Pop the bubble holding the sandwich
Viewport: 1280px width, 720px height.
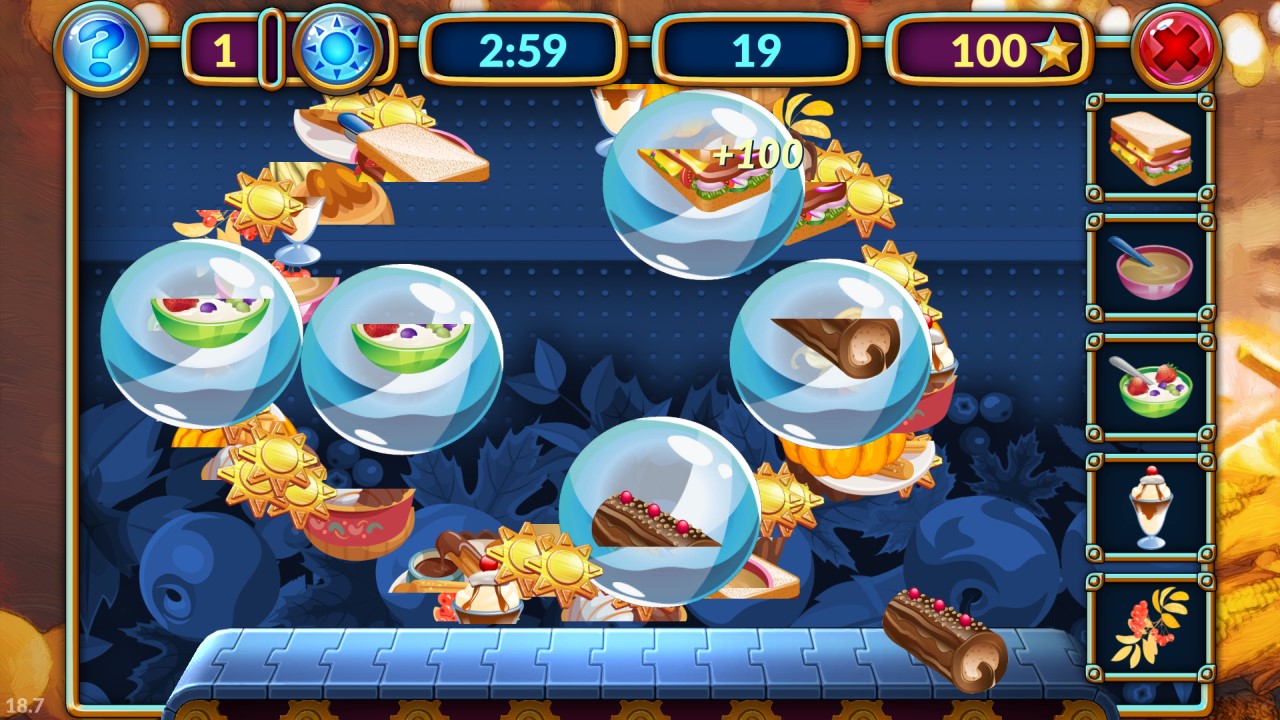703,183
